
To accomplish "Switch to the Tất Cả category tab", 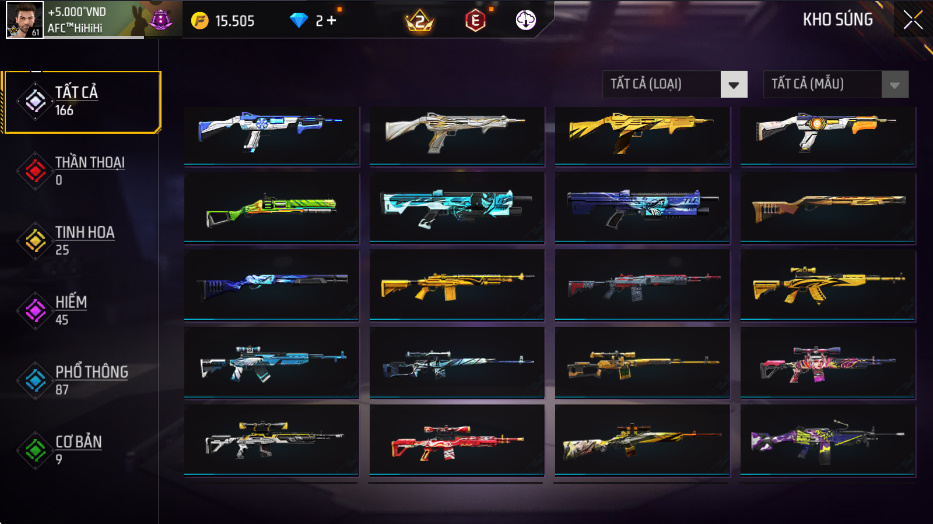I will point(80,101).
